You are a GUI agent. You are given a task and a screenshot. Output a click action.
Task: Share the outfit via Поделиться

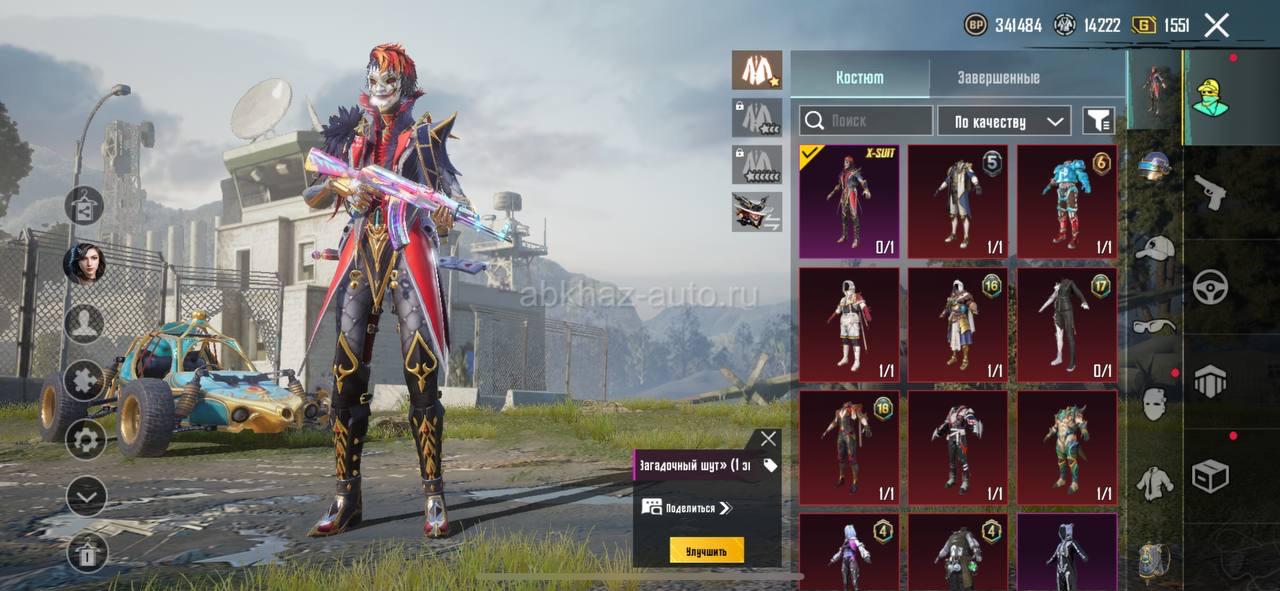coord(688,507)
